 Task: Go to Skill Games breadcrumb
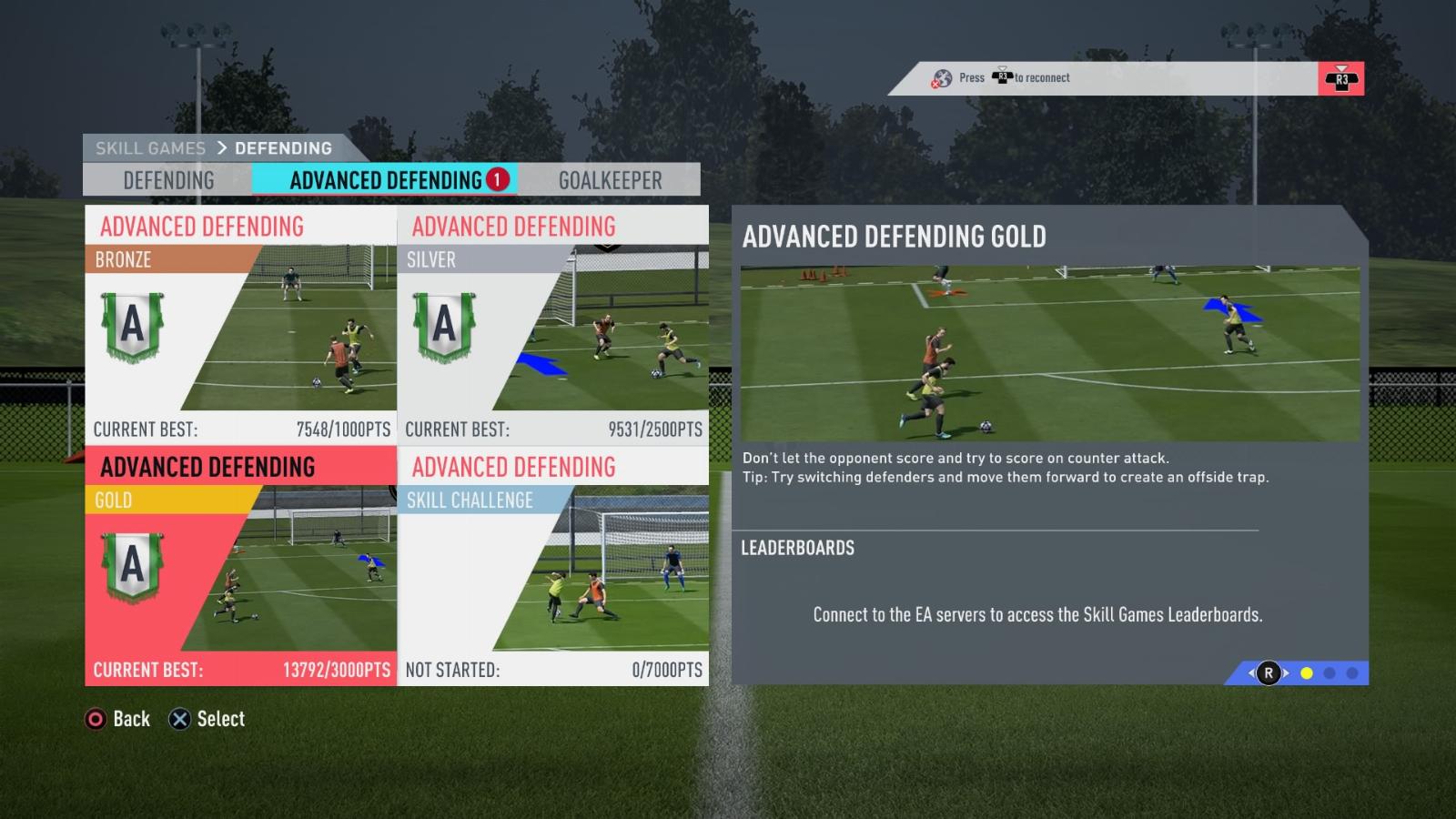click(x=150, y=148)
